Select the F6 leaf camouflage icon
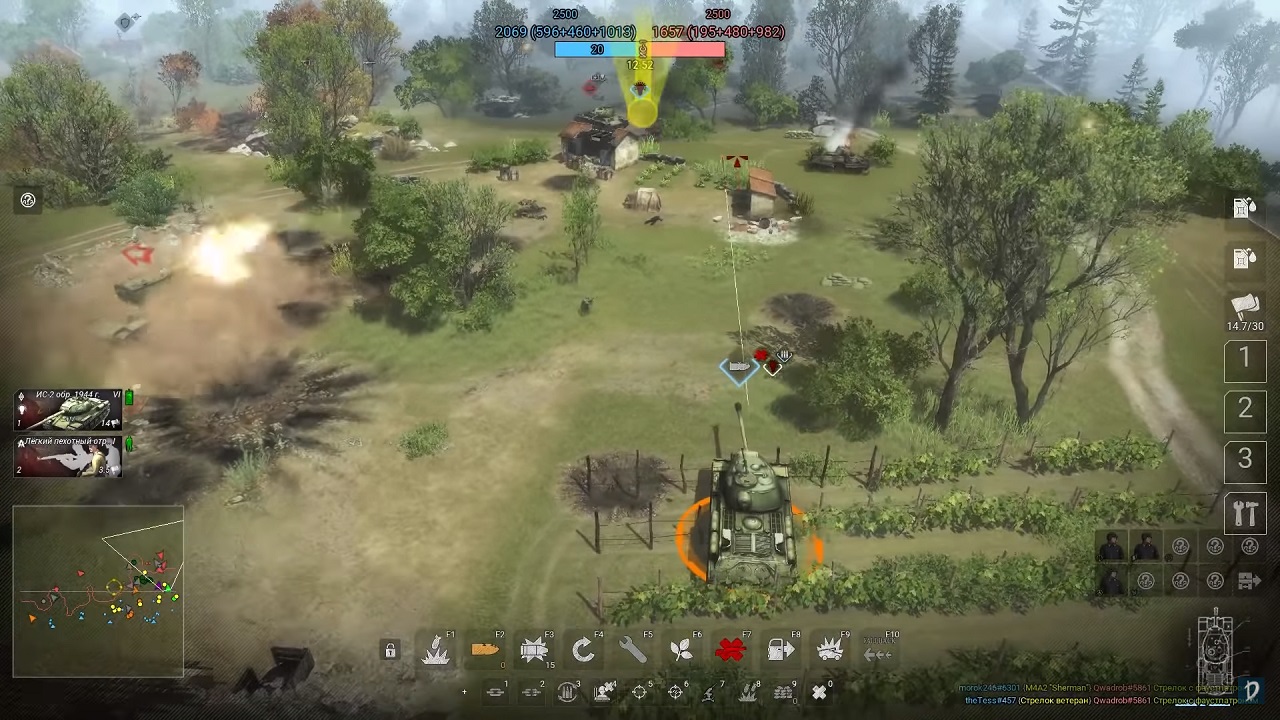 click(680, 649)
